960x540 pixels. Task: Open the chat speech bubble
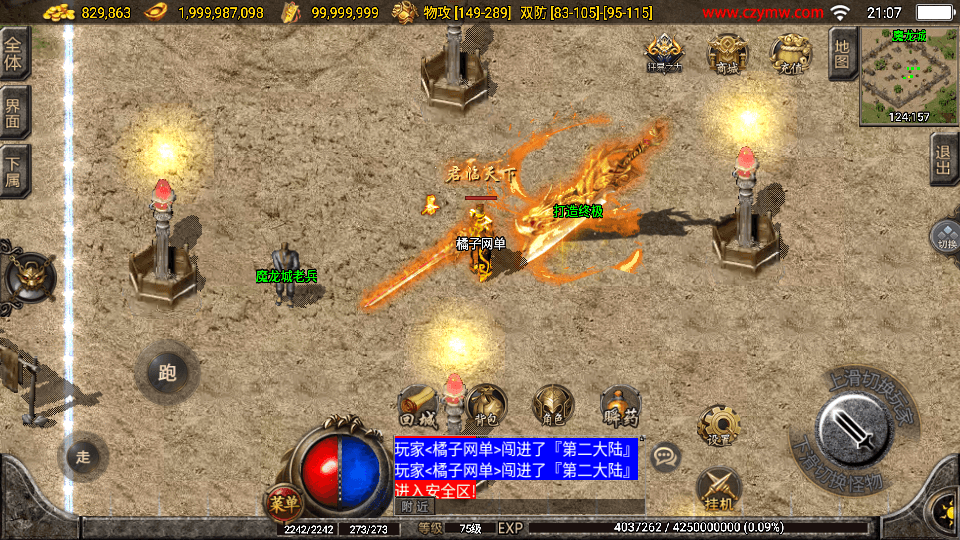tap(665, 458)
